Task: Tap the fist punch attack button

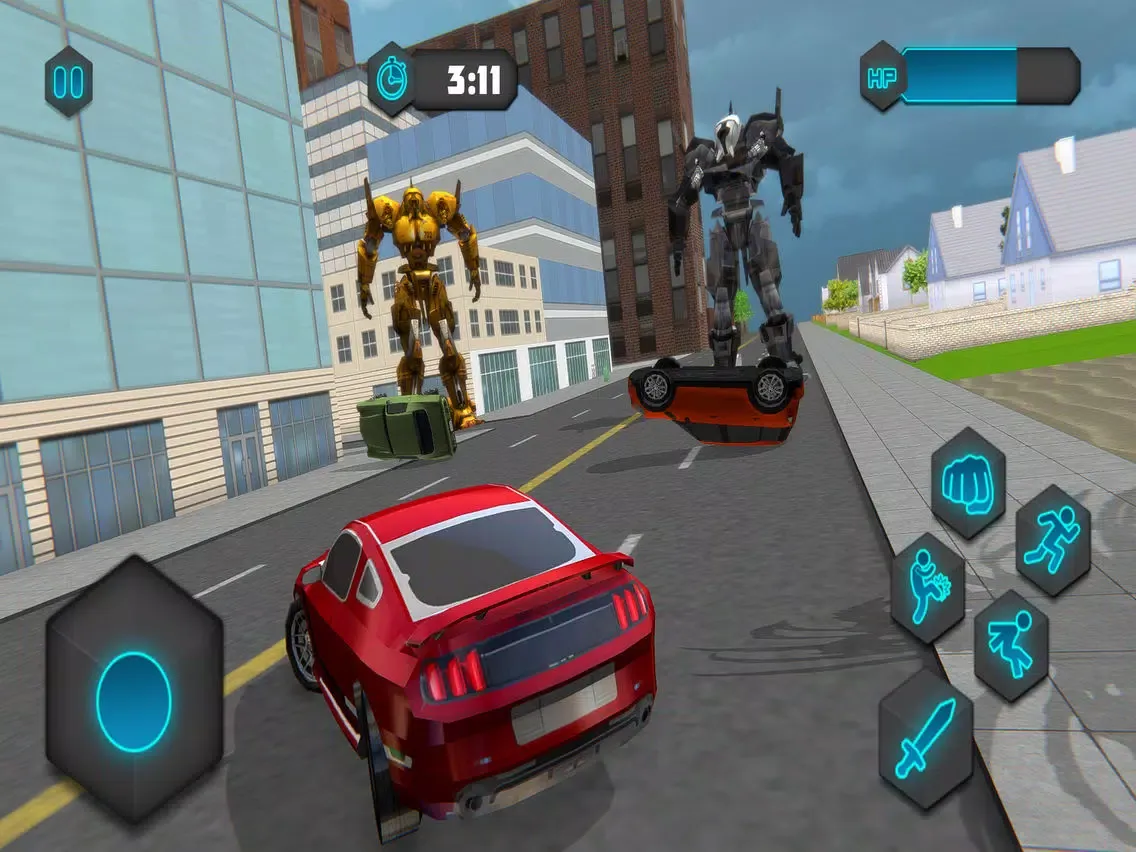Action: click(x=967, y=483)
